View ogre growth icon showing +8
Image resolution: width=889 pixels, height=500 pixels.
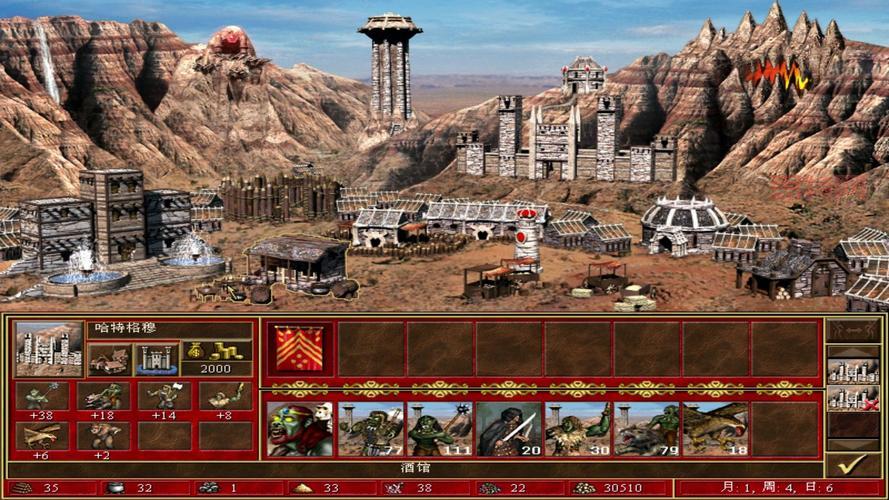pos(224,396)
